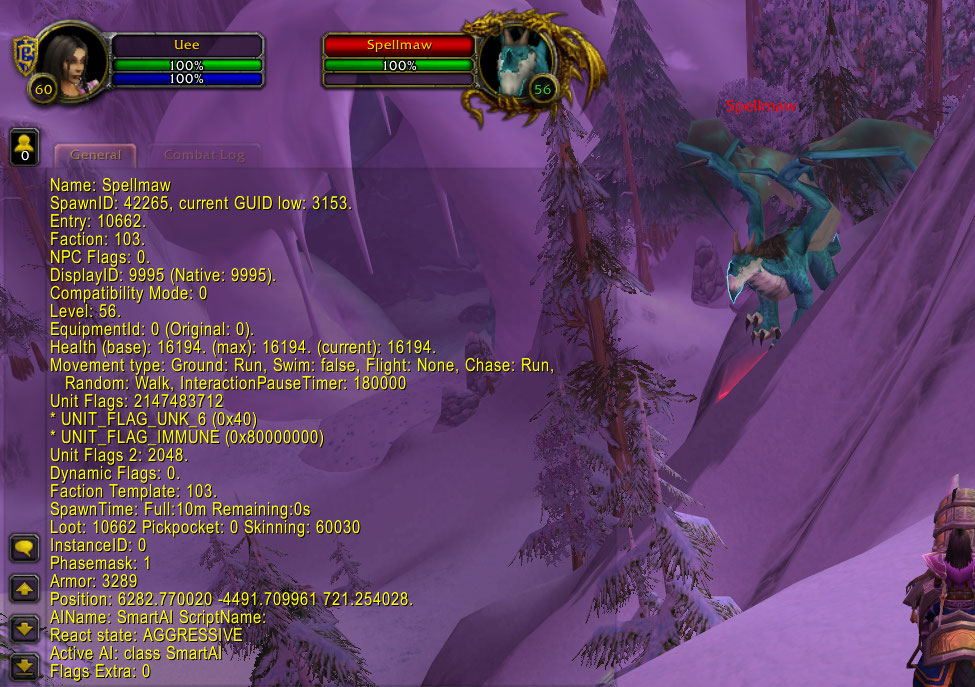Switch to the General chat tab

click(95, 155)
